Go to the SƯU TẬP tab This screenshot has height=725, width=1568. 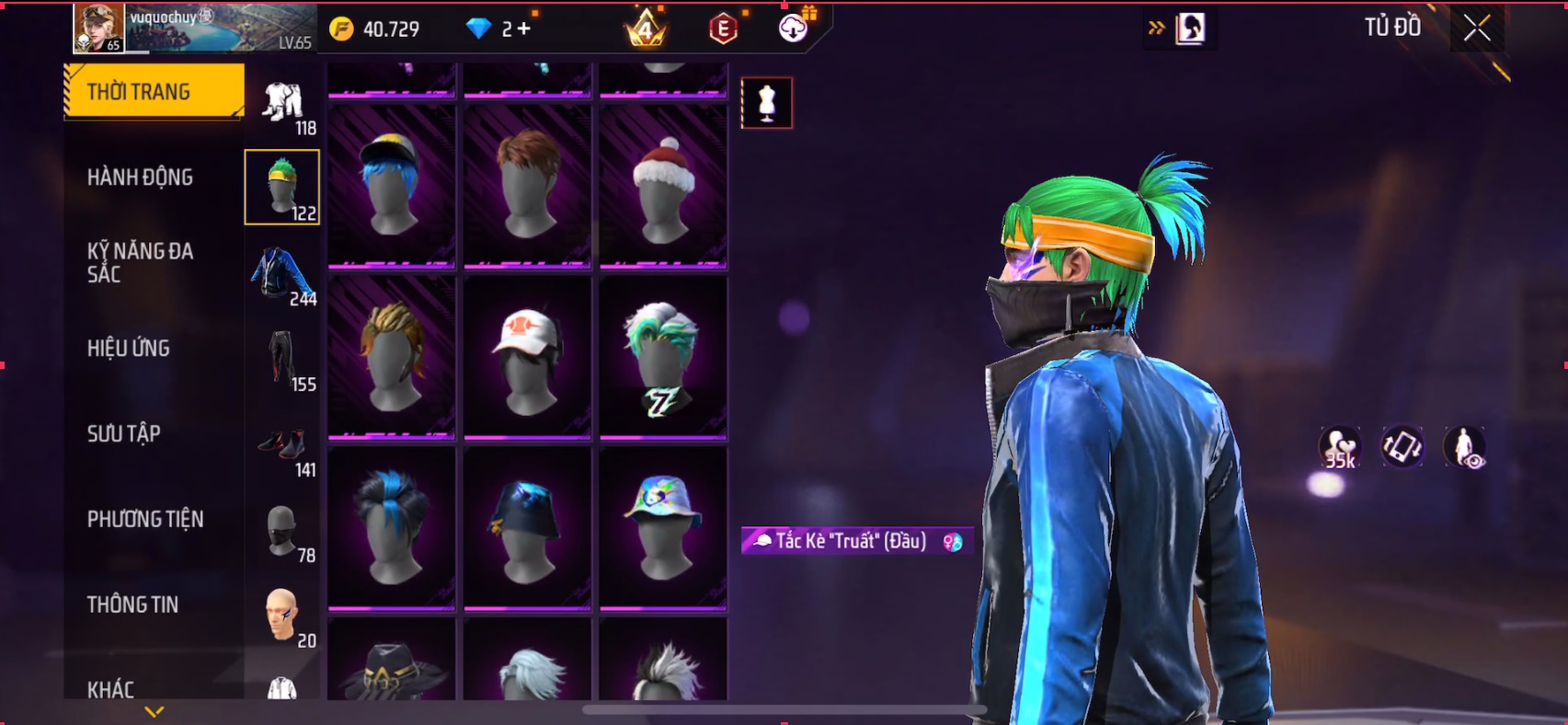(124, 433)
